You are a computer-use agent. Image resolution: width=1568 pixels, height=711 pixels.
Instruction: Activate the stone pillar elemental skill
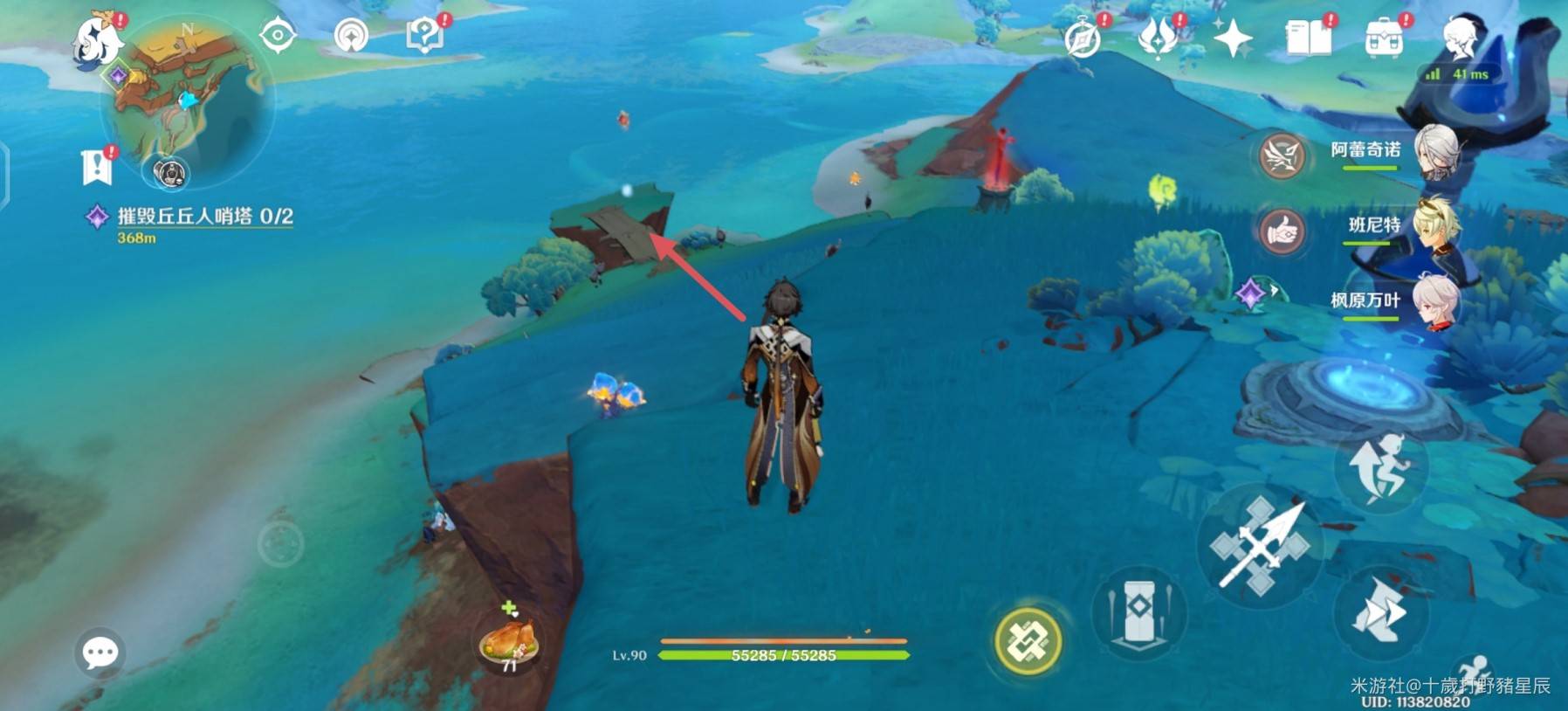click(x=1138, y=612)
